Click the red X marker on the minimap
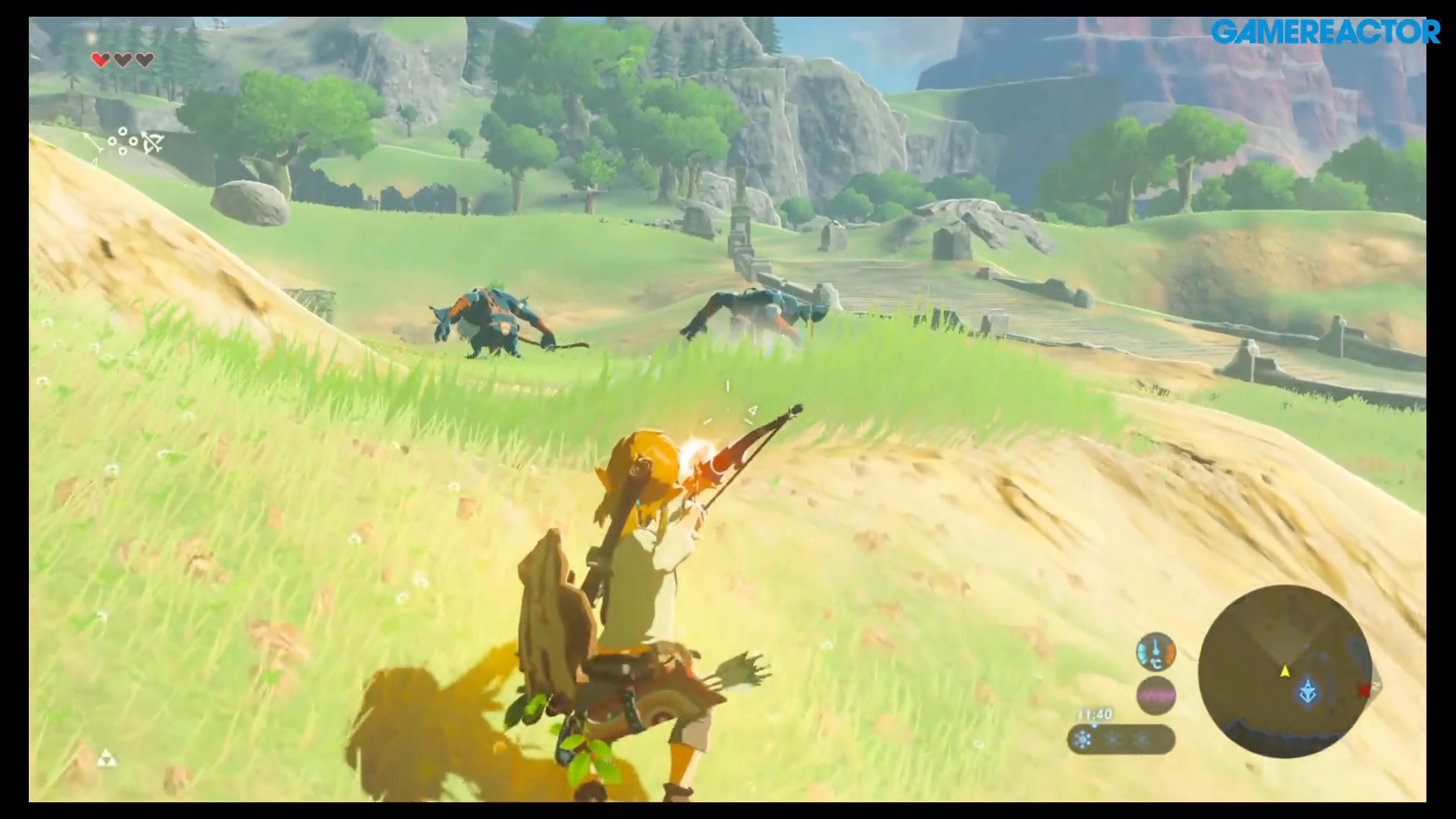This screenshot has height=819, width=1456. [1363, 690]
